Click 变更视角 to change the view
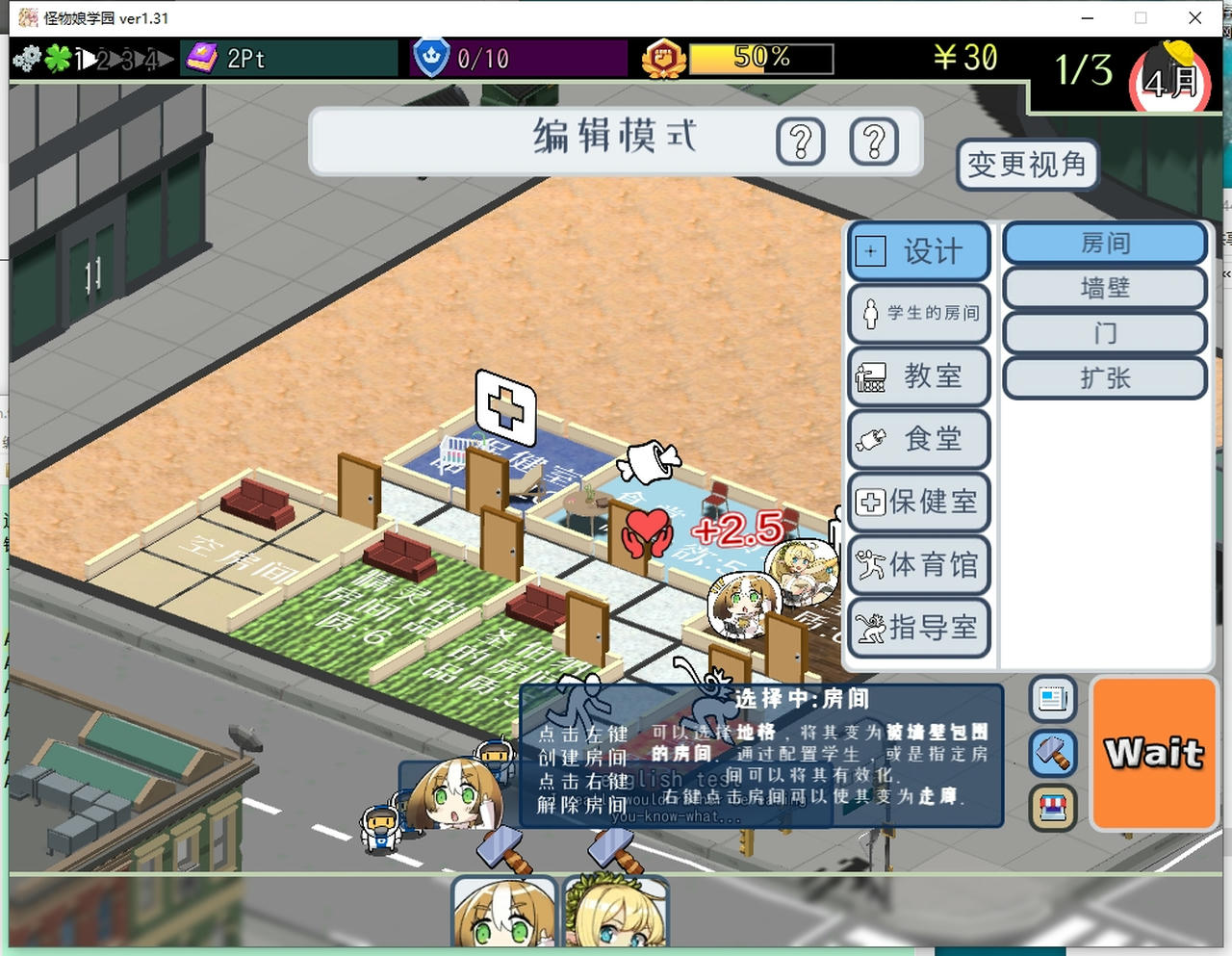The width and height of the screenshot is (1232, 956). pyautogui.click(x=1026, y=165)
